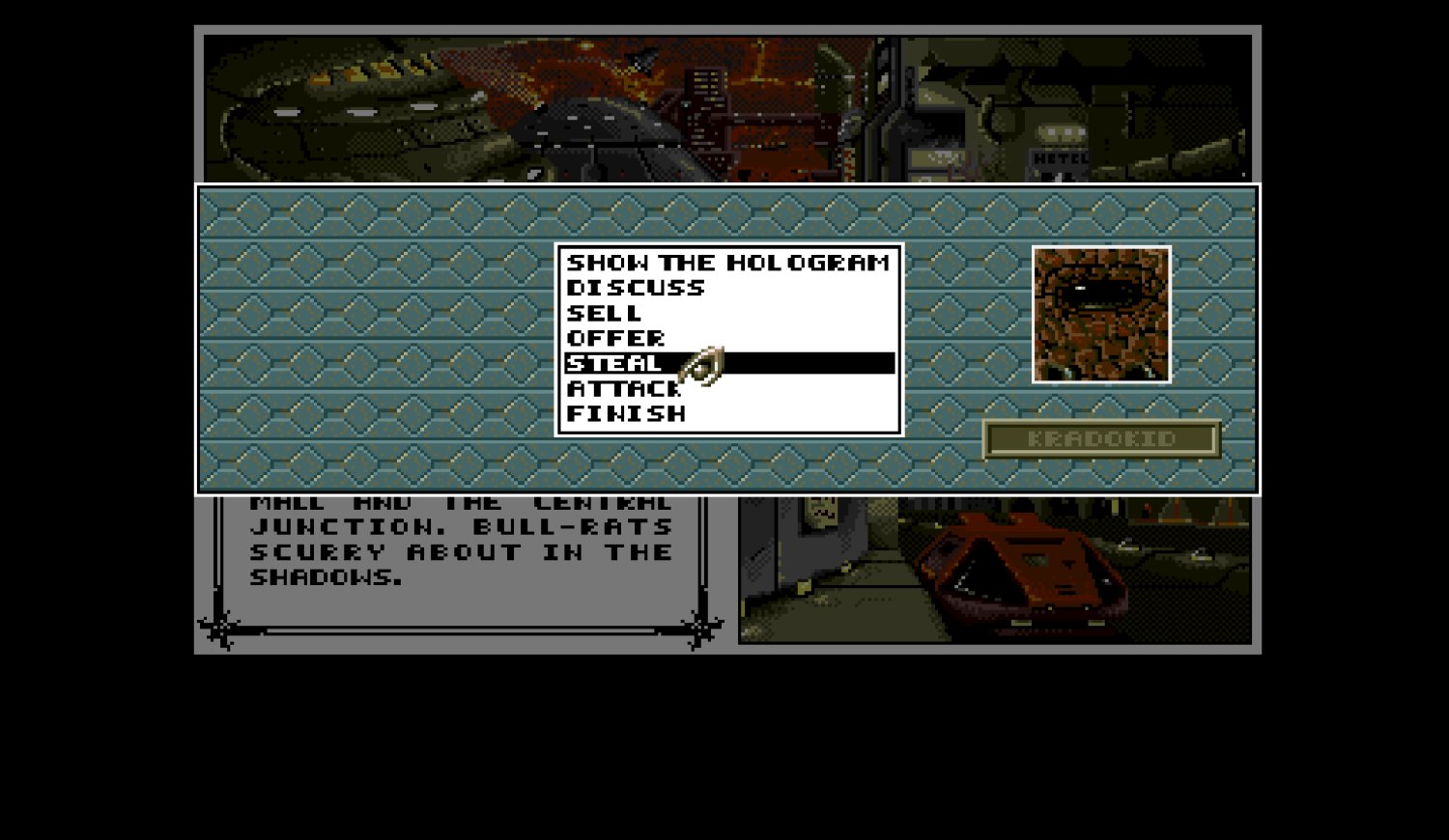Screen dimensions: 1449x840
Task: Click the HOTEL neon sign
Action: coord(1060,157)
